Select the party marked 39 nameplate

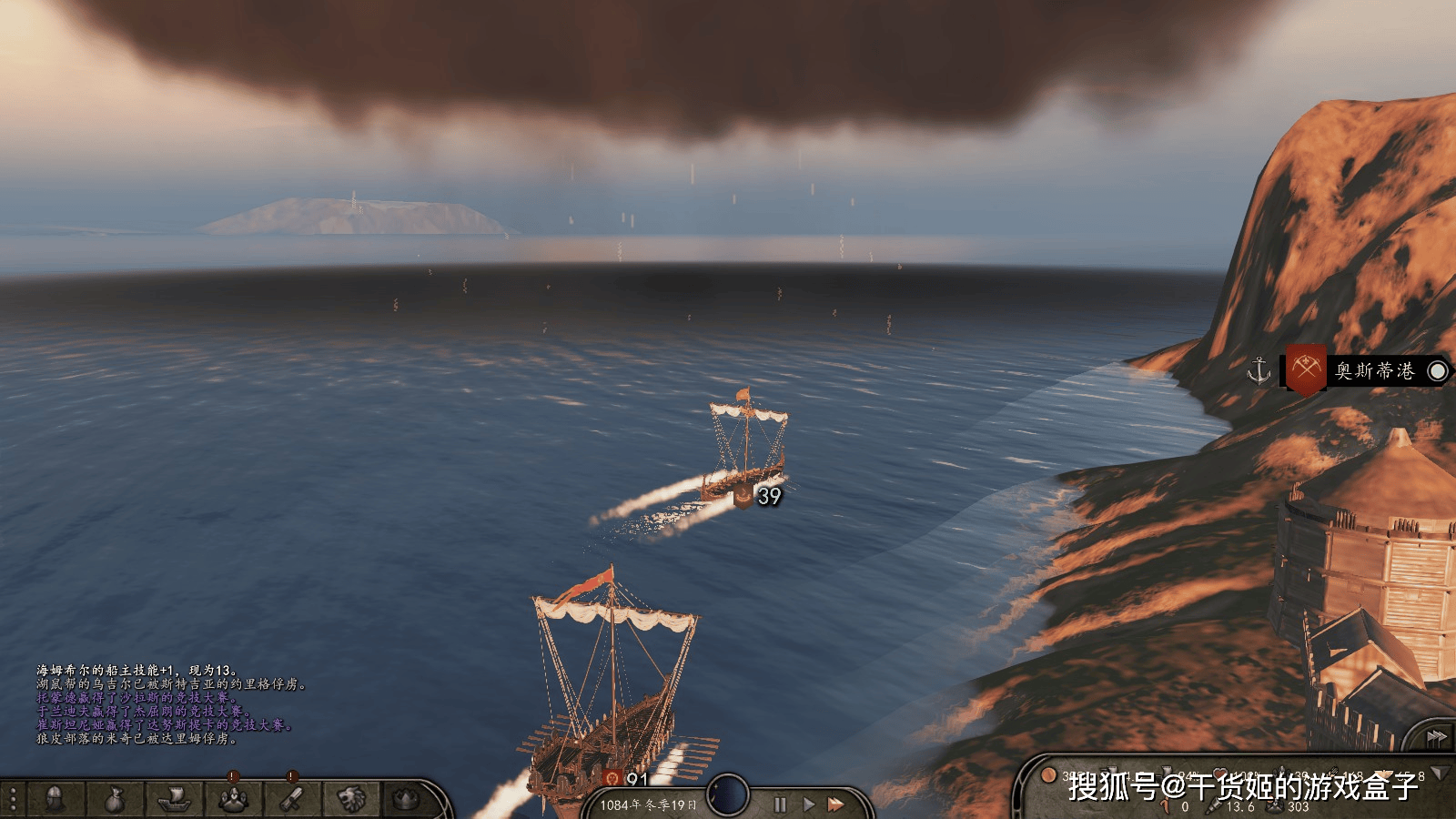click(x=759, y=496)
